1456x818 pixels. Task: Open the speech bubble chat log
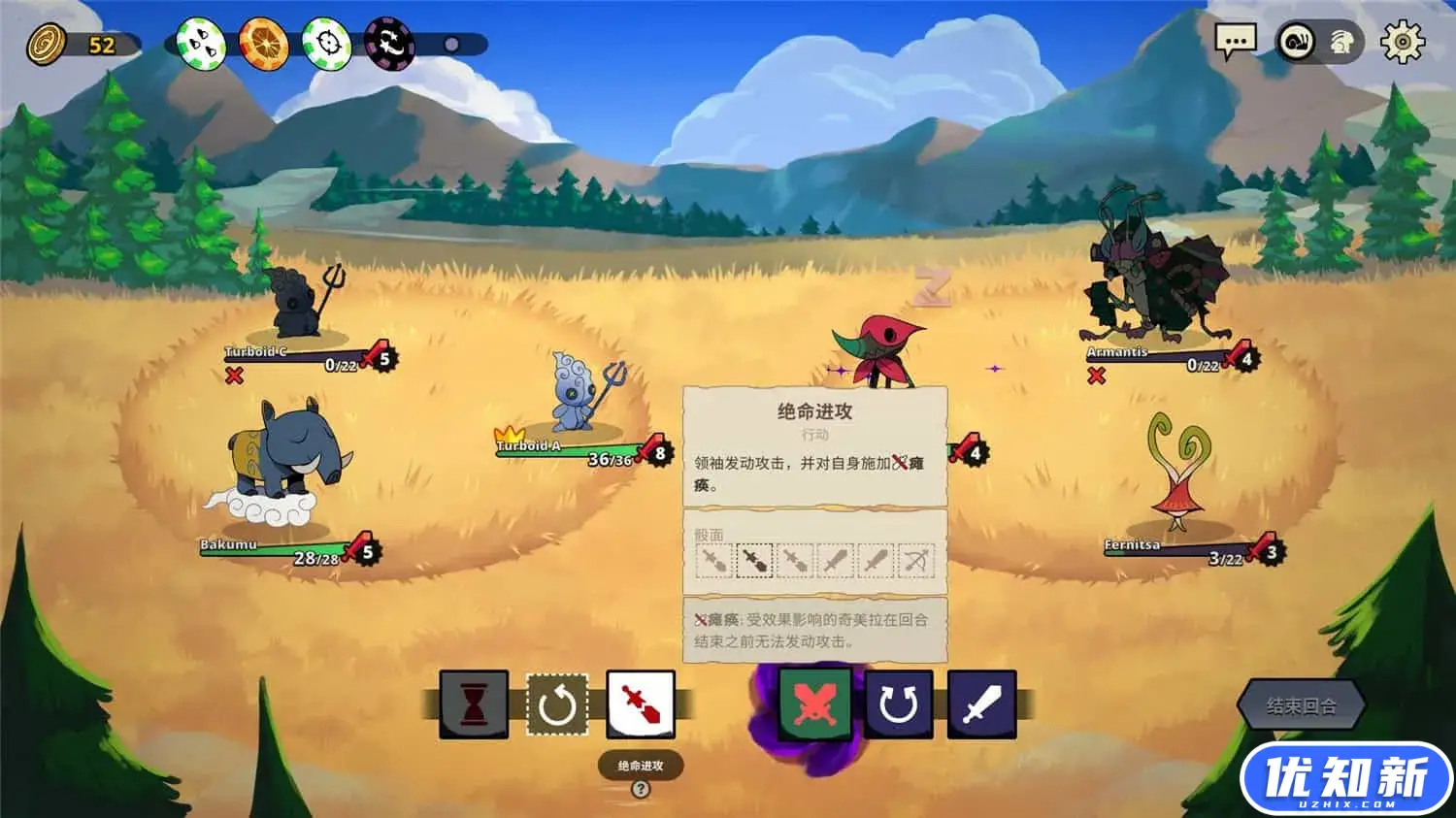pos(1236,42)
